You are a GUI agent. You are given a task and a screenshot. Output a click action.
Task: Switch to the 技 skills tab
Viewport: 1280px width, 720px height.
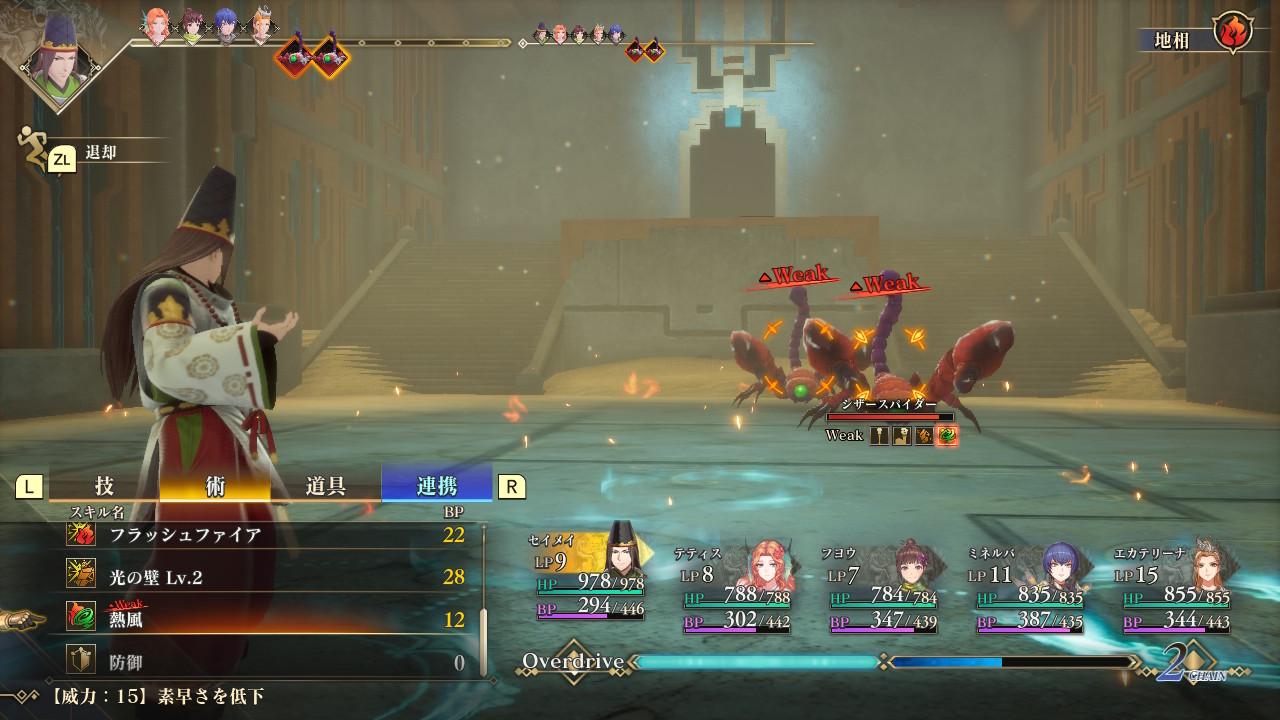(x=104, y=486)
